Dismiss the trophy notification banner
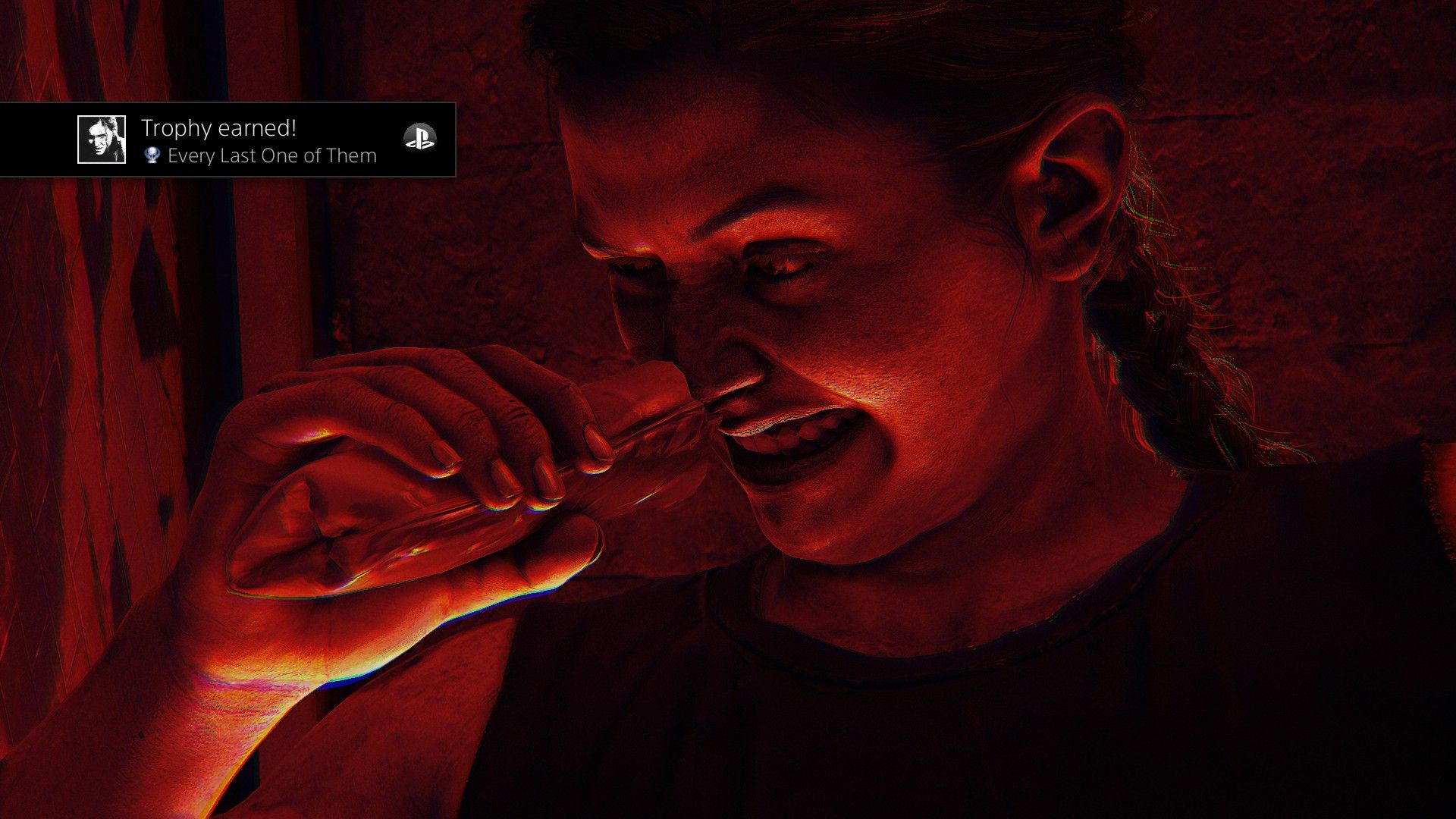Screen dimensions: 1456x819 pos(227,140)
